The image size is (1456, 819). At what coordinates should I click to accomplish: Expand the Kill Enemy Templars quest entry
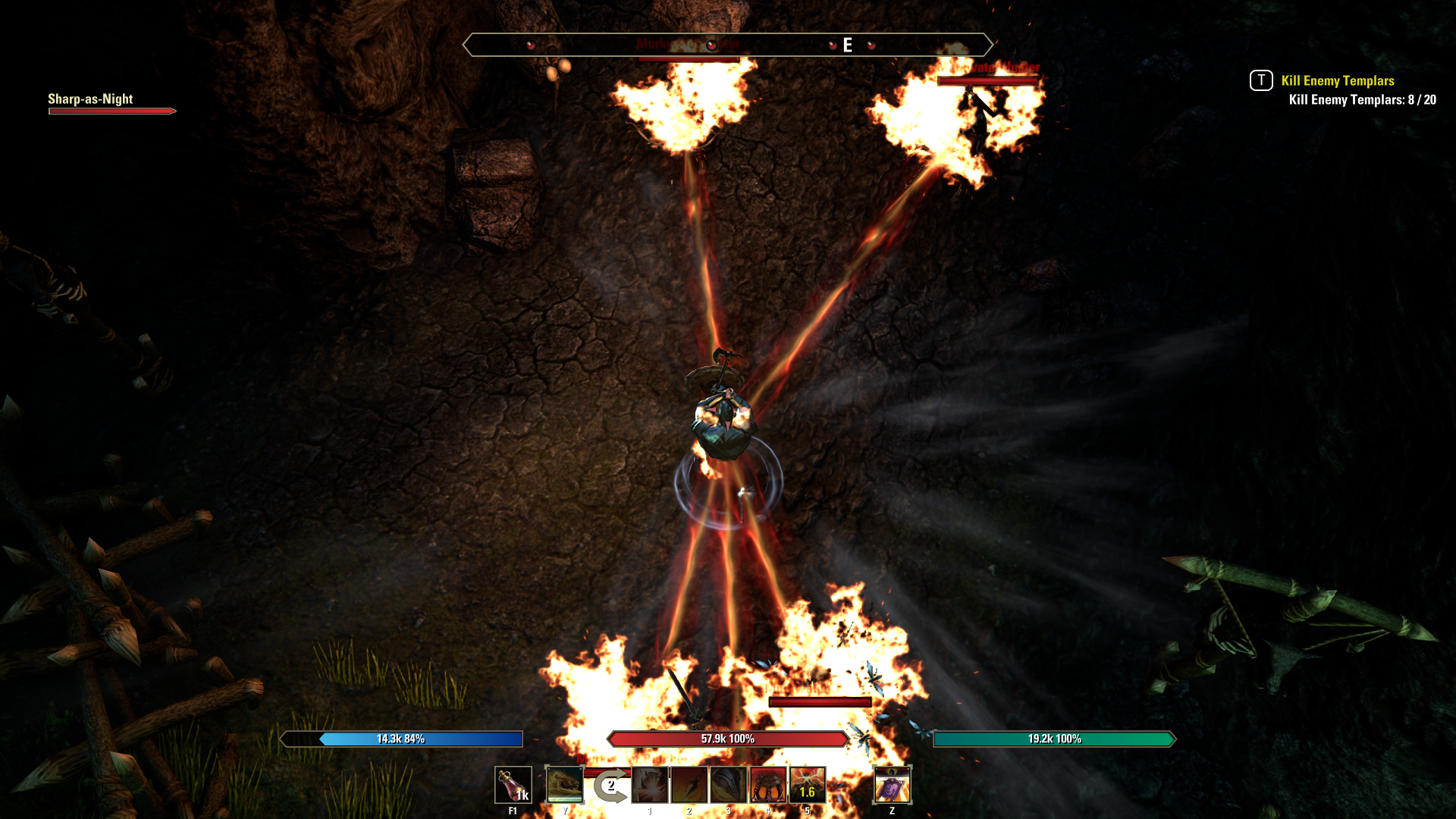tap(1337, 80)
